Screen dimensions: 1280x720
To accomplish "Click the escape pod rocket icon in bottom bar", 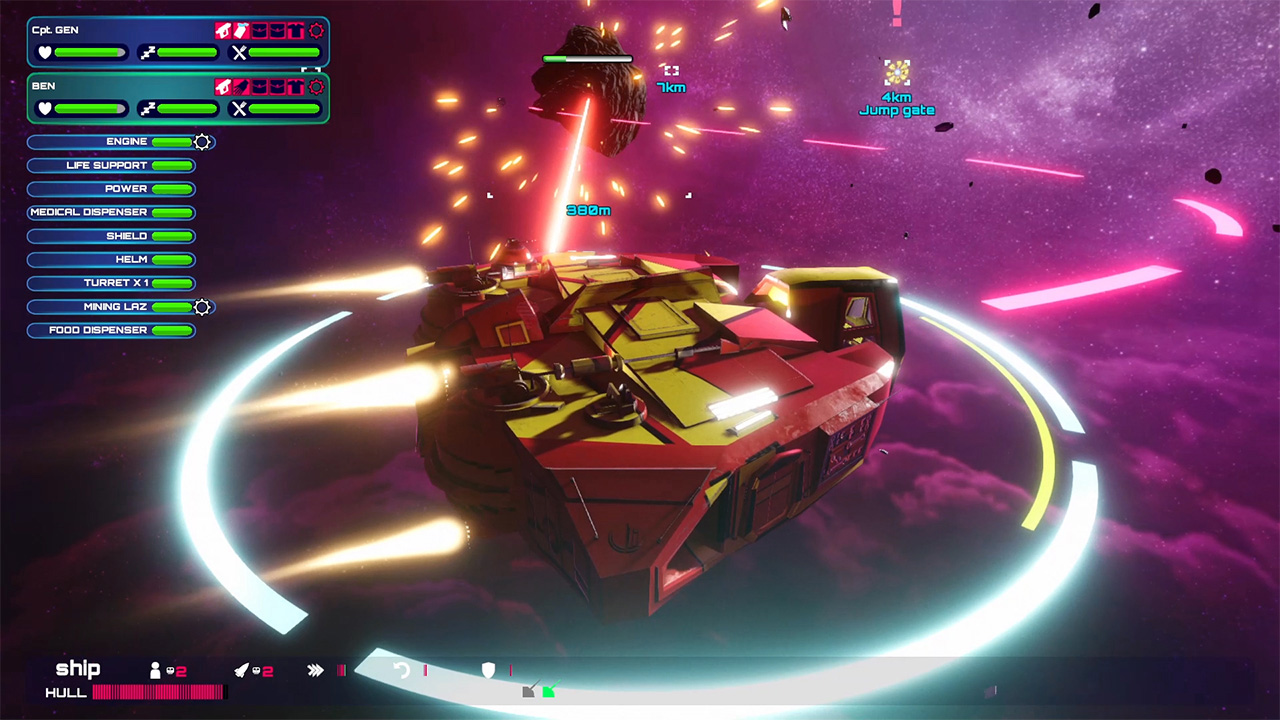I will 242,669.
